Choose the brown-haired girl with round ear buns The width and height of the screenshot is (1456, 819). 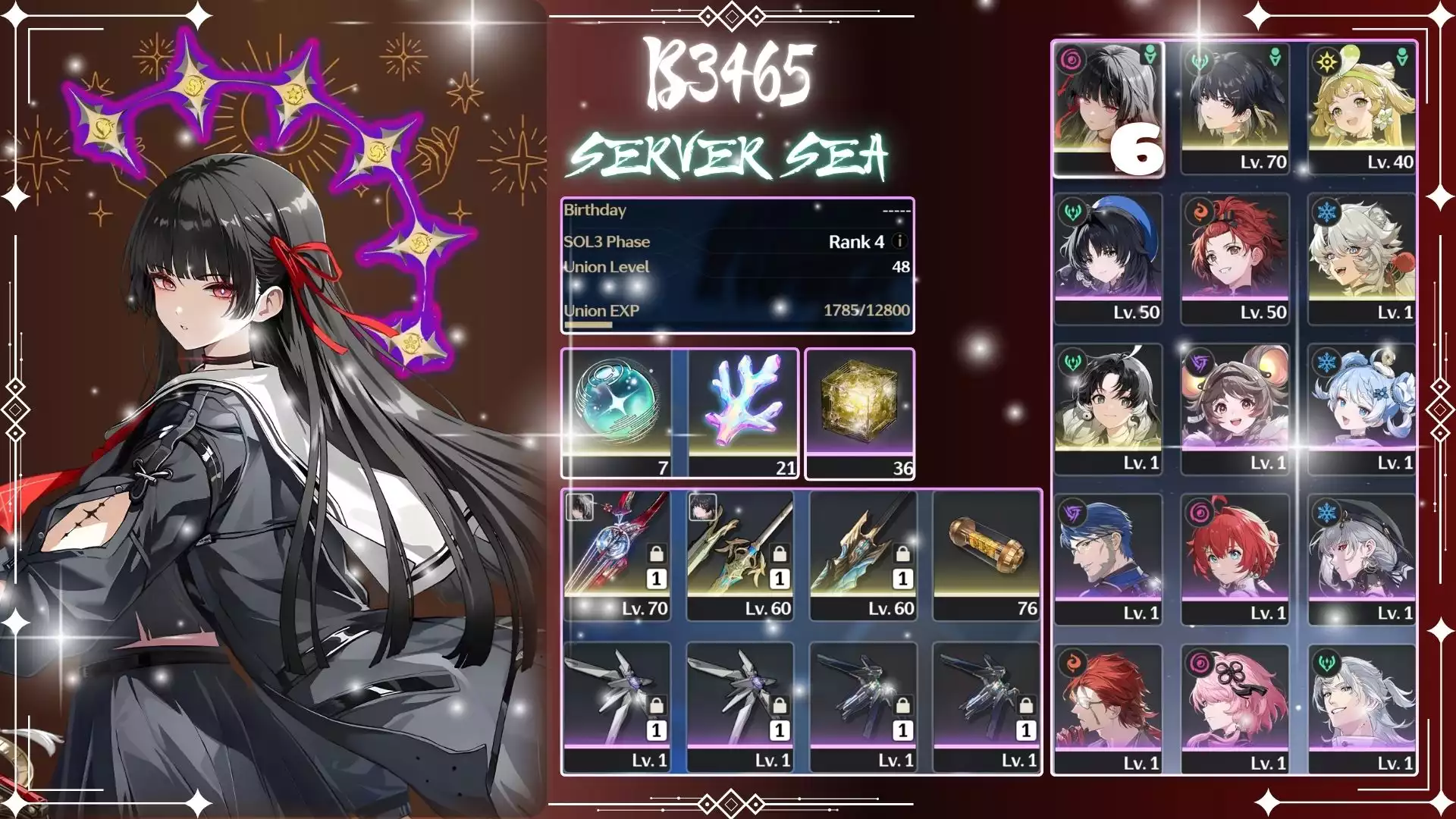1235,408
